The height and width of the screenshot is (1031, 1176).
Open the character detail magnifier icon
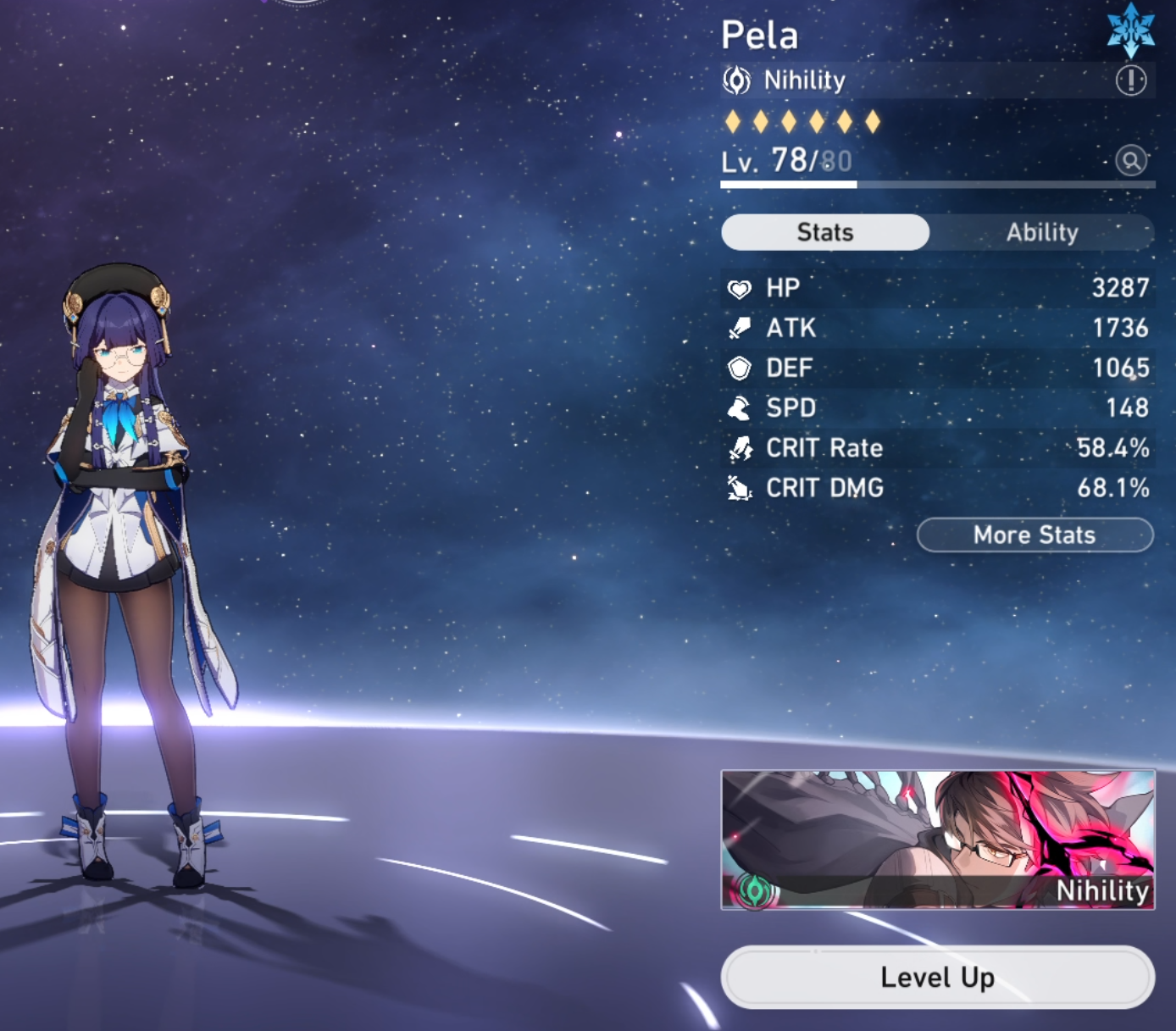pyautogui.click(x=1133, y=161)
